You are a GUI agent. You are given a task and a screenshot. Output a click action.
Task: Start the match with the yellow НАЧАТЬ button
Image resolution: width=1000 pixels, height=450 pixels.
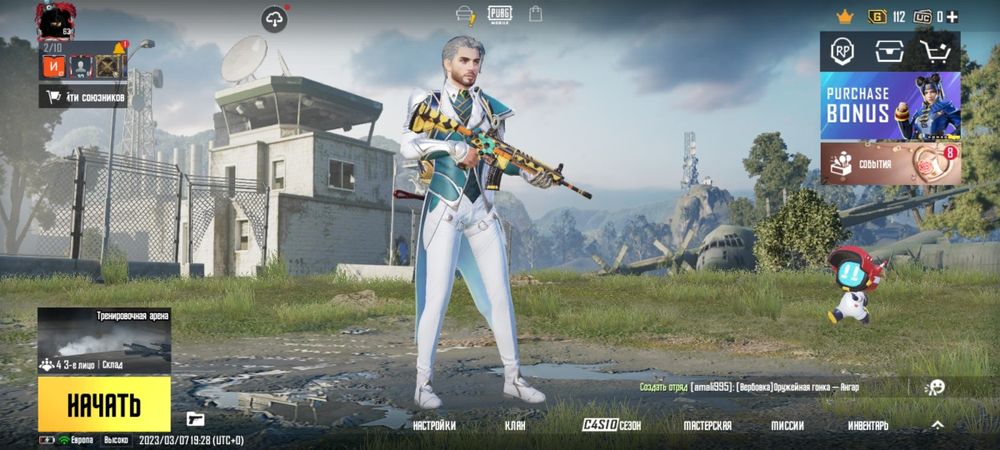104,404
